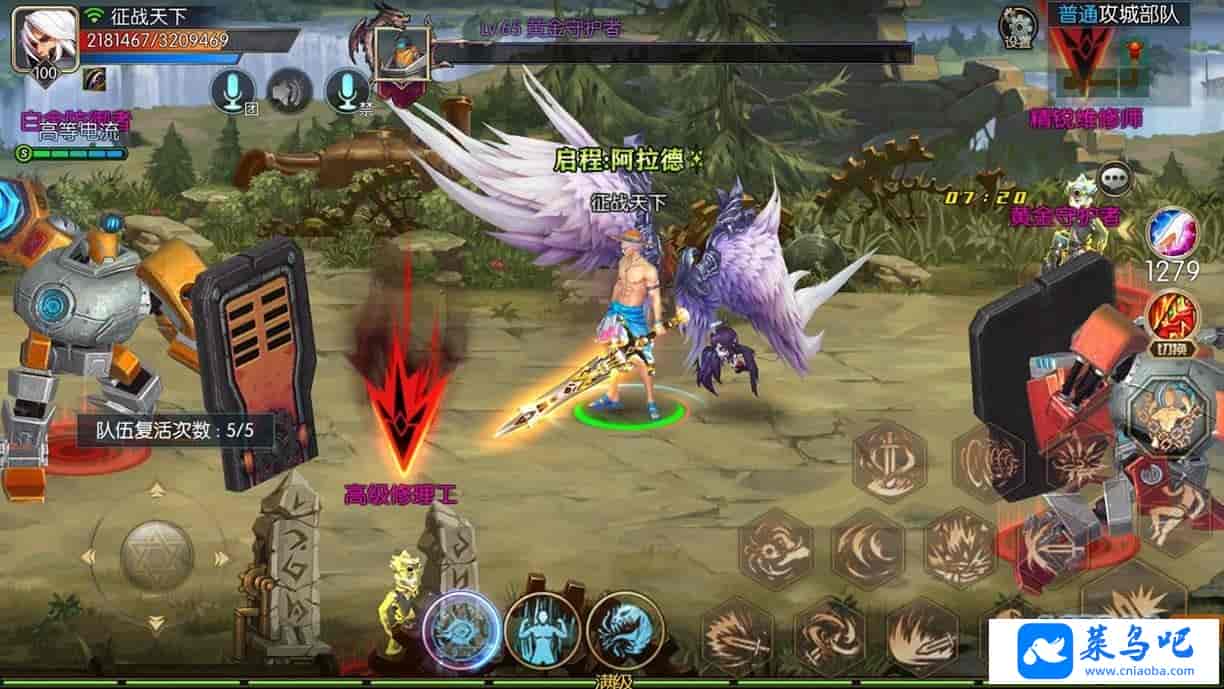Image resolution: width=1224 pixels, height=689 pixels.
Task: Activate the crescent slash skill
Action: point(867,549)
